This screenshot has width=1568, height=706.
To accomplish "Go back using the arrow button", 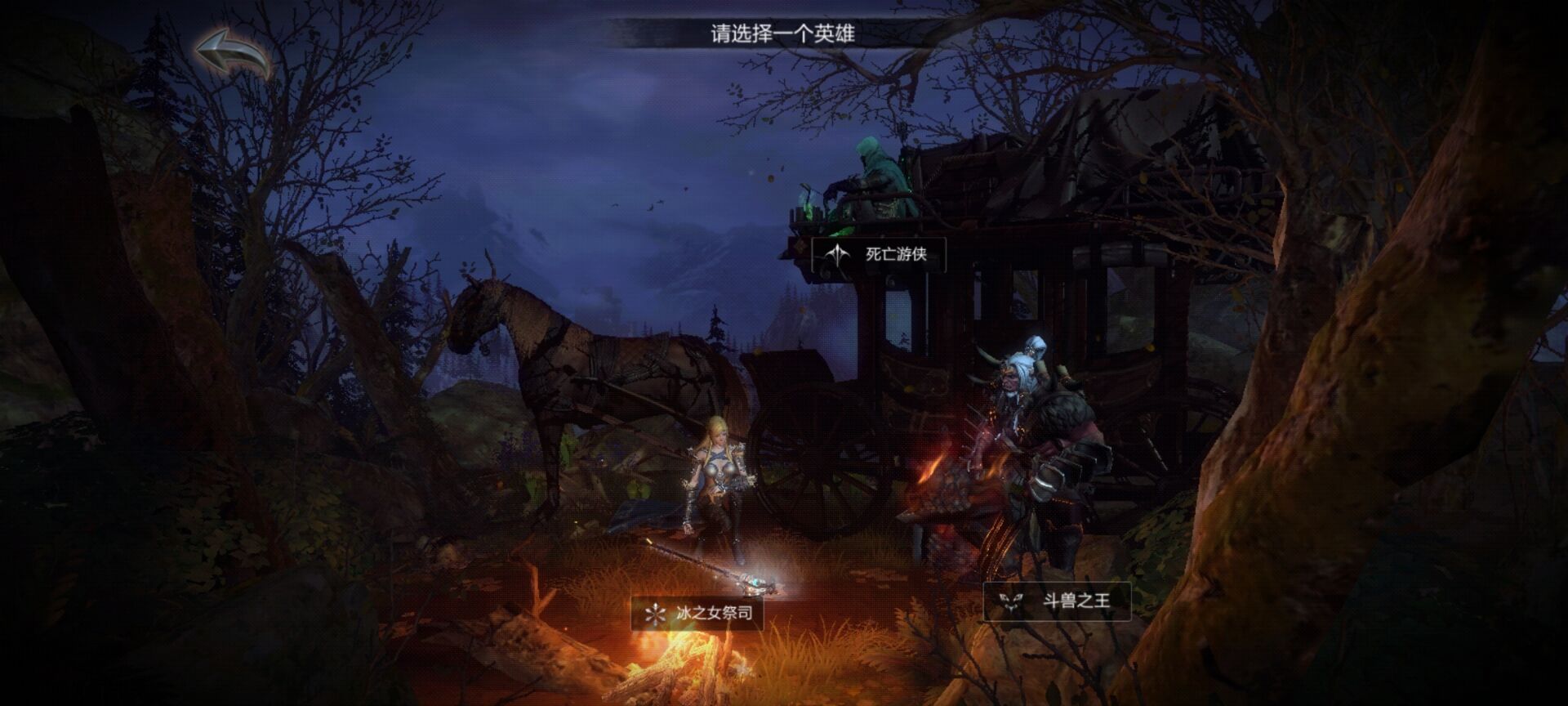I will (x=234, y=54).
